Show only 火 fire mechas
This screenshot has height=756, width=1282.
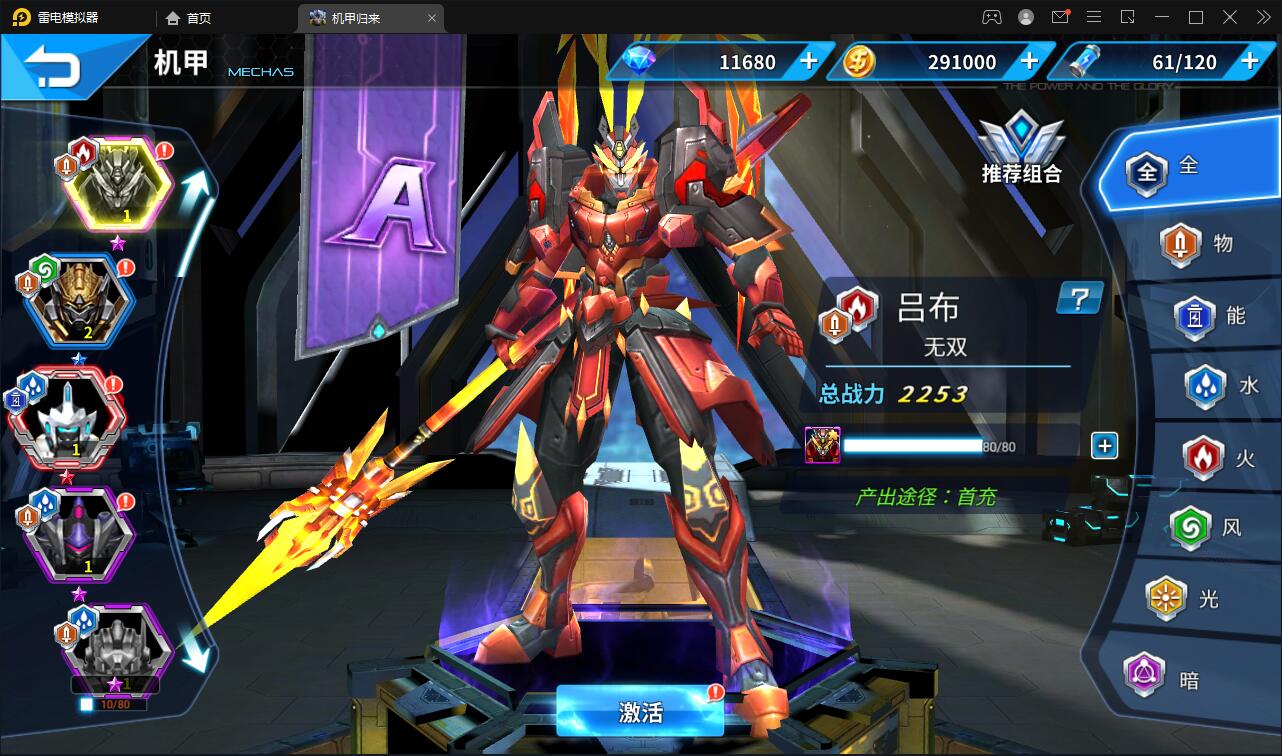1222,458
